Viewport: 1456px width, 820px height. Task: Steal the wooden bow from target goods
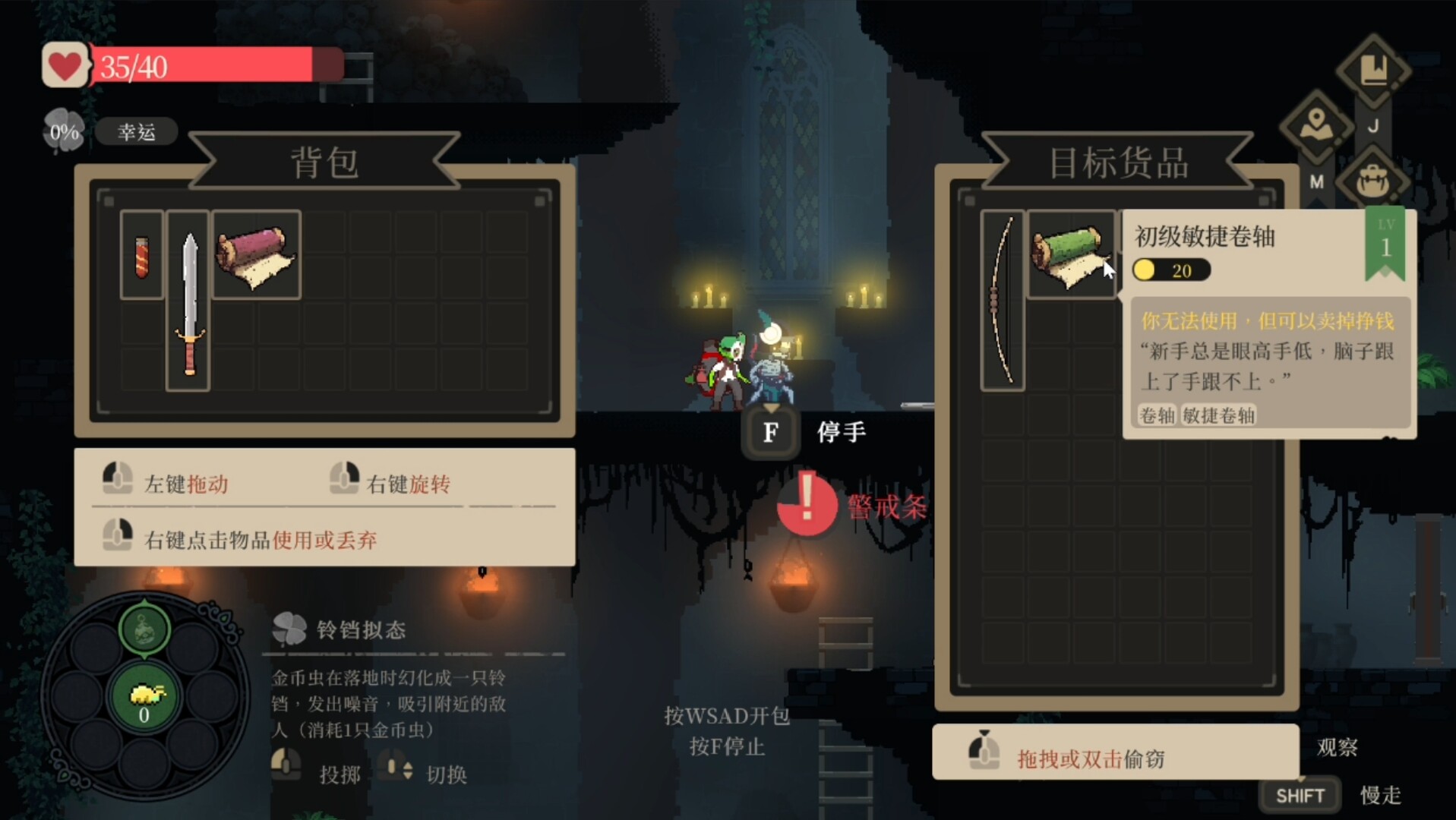tap(1002, 301)
